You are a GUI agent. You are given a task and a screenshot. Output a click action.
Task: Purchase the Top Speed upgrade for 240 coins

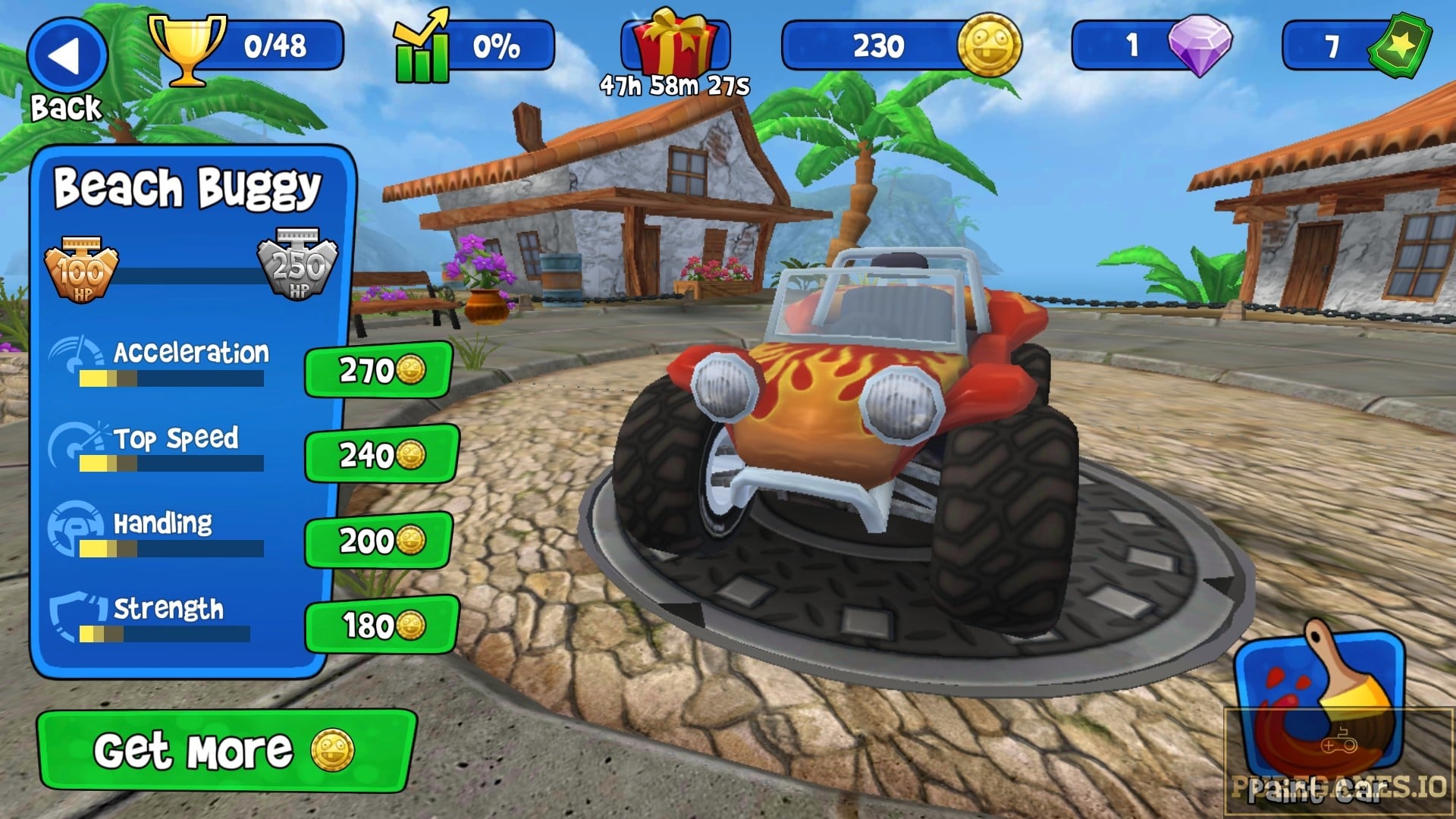coord(381,455)
